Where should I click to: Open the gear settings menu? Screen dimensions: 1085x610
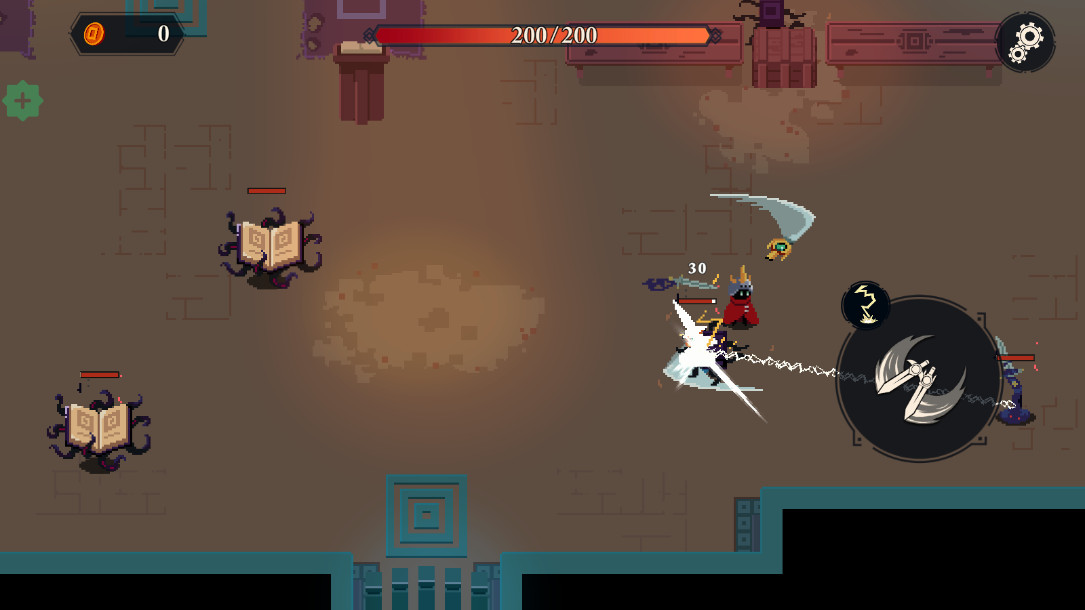(x=1025, y=42)
